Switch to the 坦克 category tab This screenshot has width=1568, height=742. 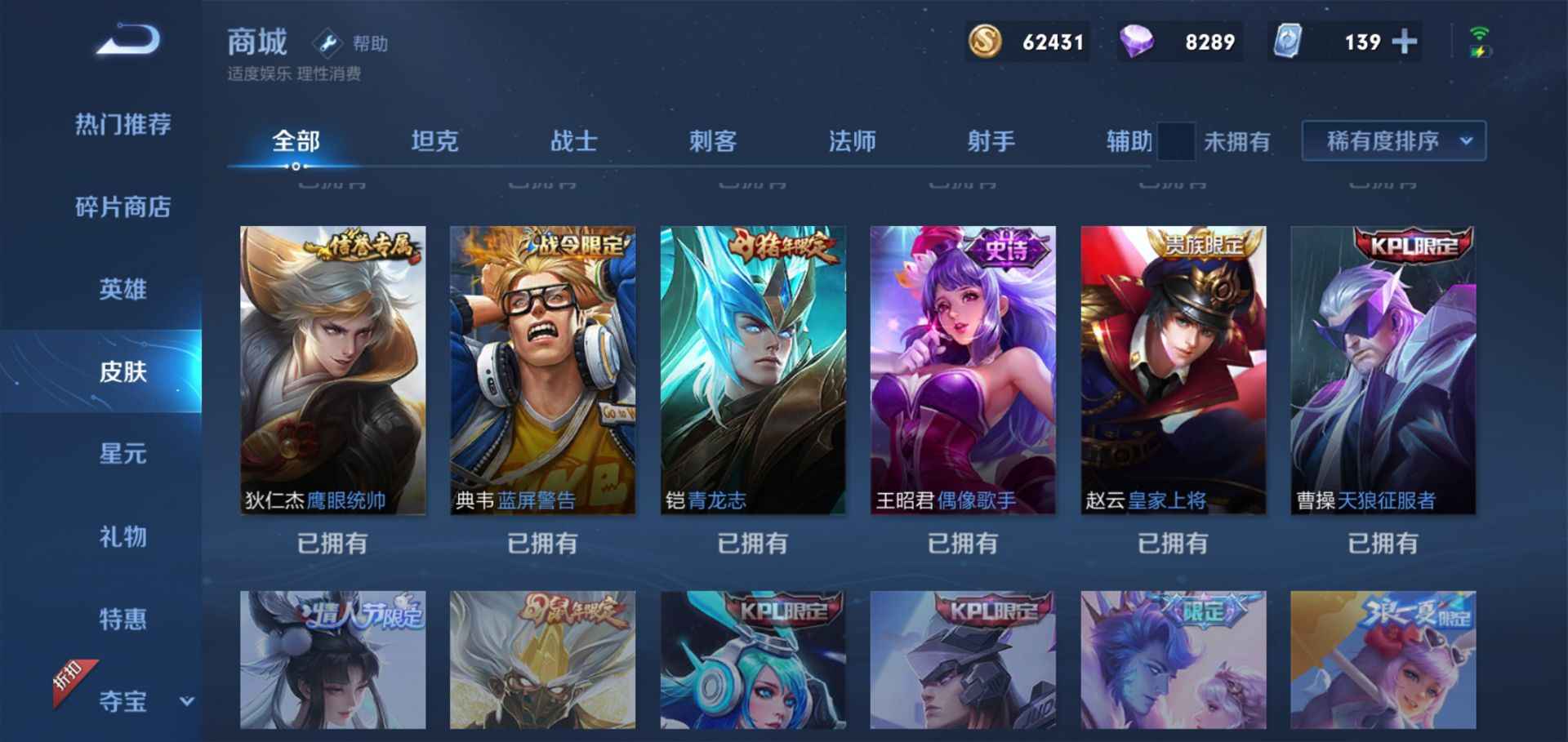pyautogui.click(x=435, y=140)
